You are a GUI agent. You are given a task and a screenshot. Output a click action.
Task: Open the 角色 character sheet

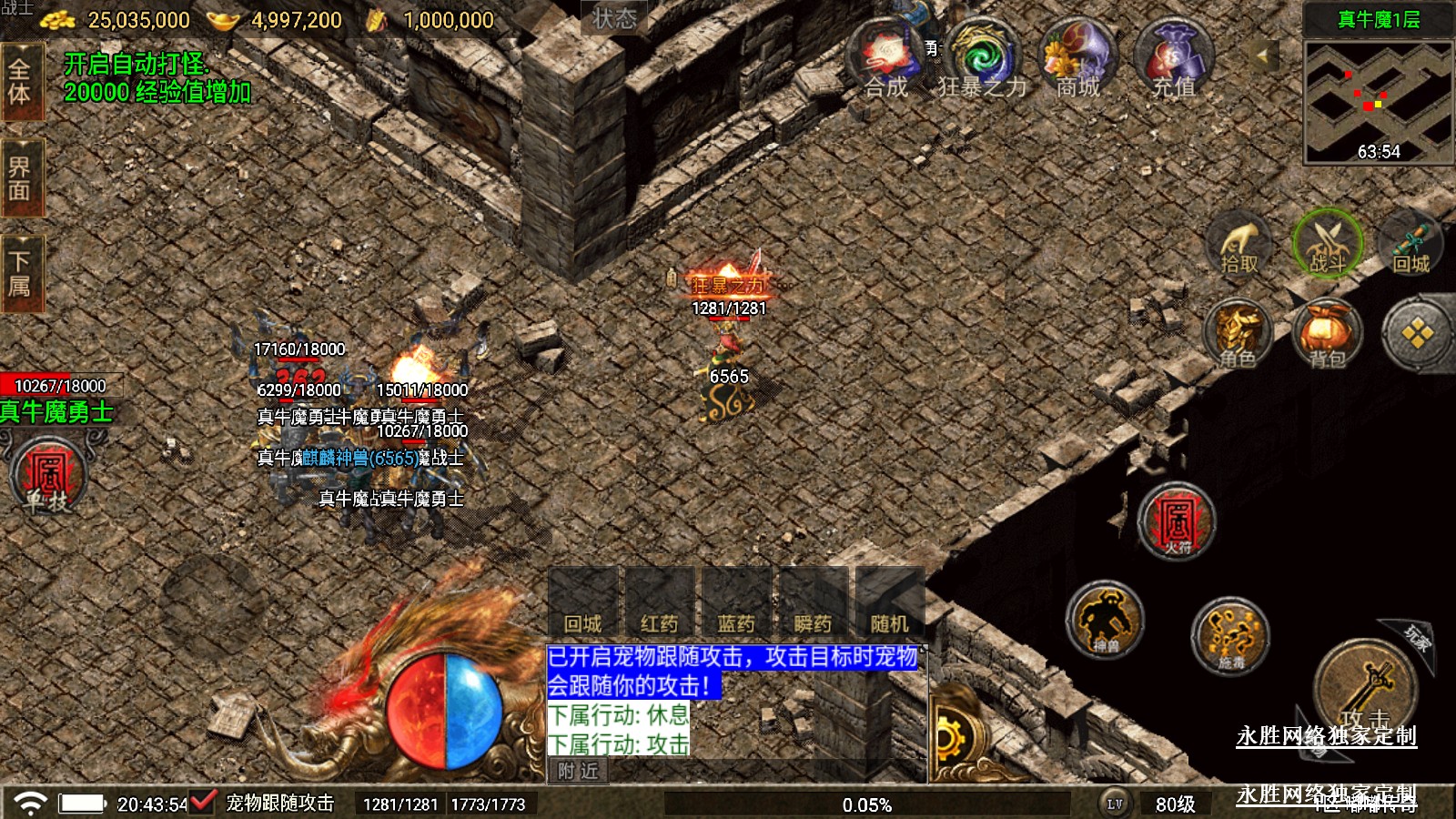(x=1238, y=334)
